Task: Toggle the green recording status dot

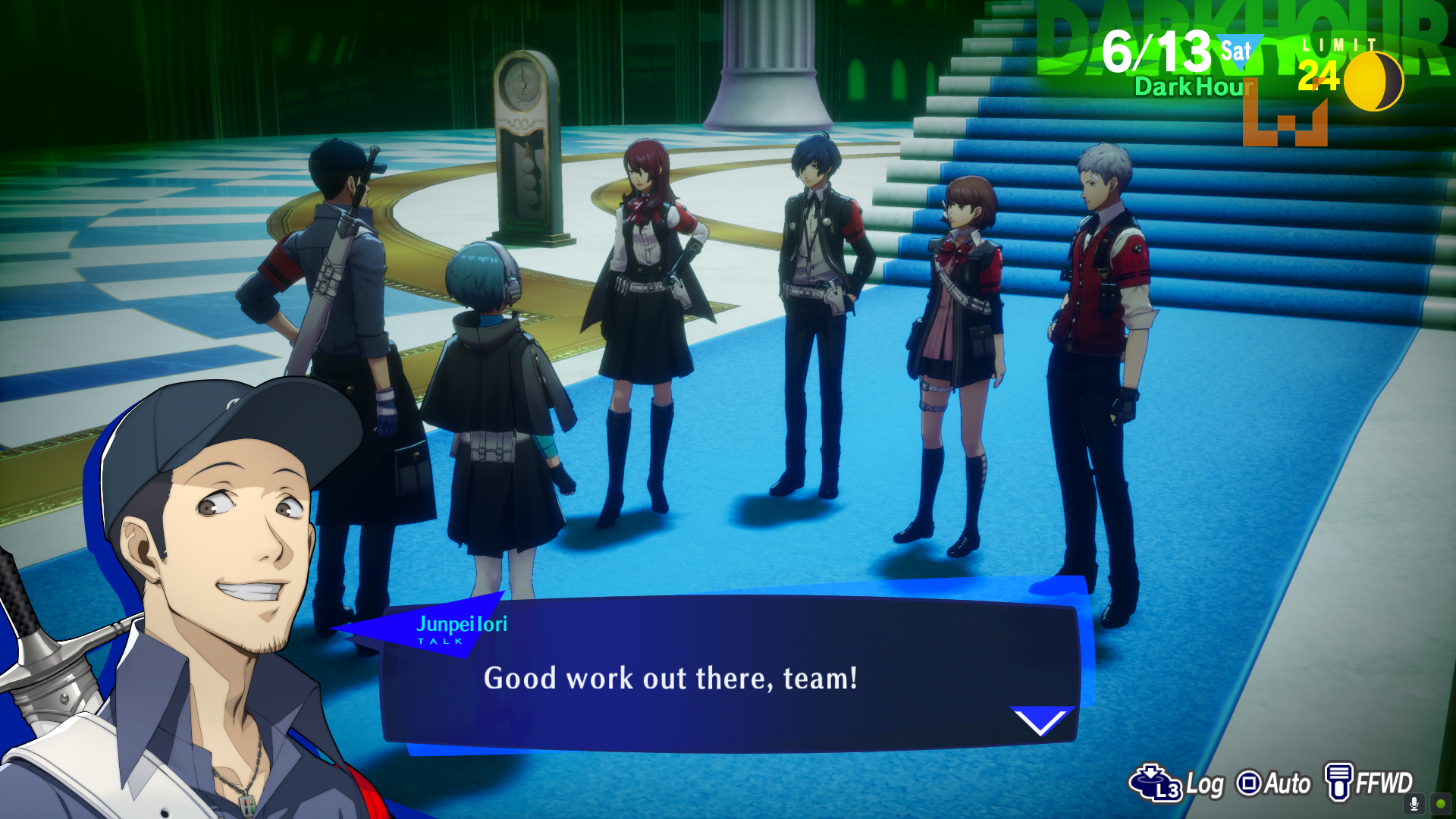Action: [x=1440, y=805]
